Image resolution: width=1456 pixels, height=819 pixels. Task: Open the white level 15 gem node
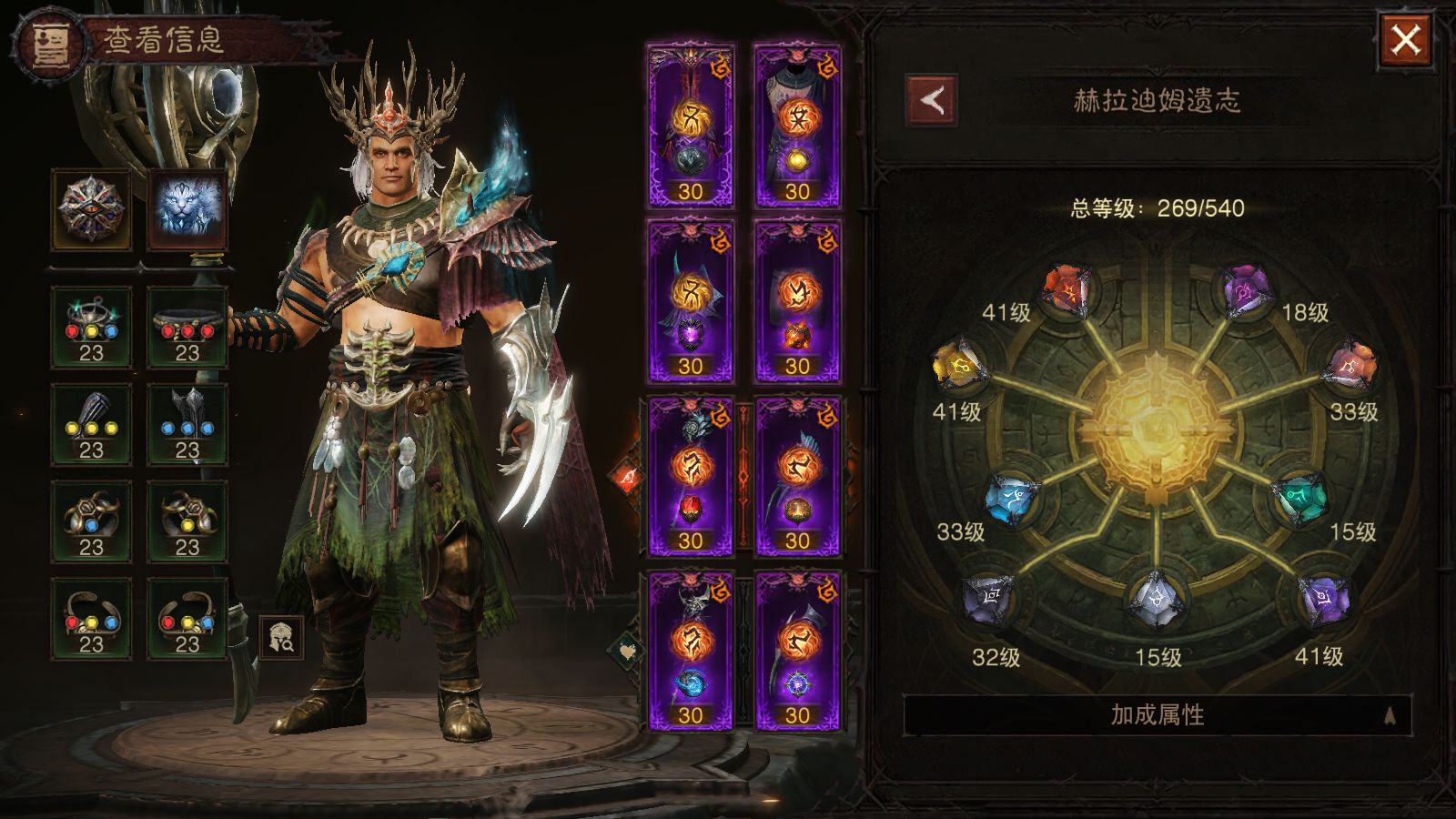click(1156, 599)
